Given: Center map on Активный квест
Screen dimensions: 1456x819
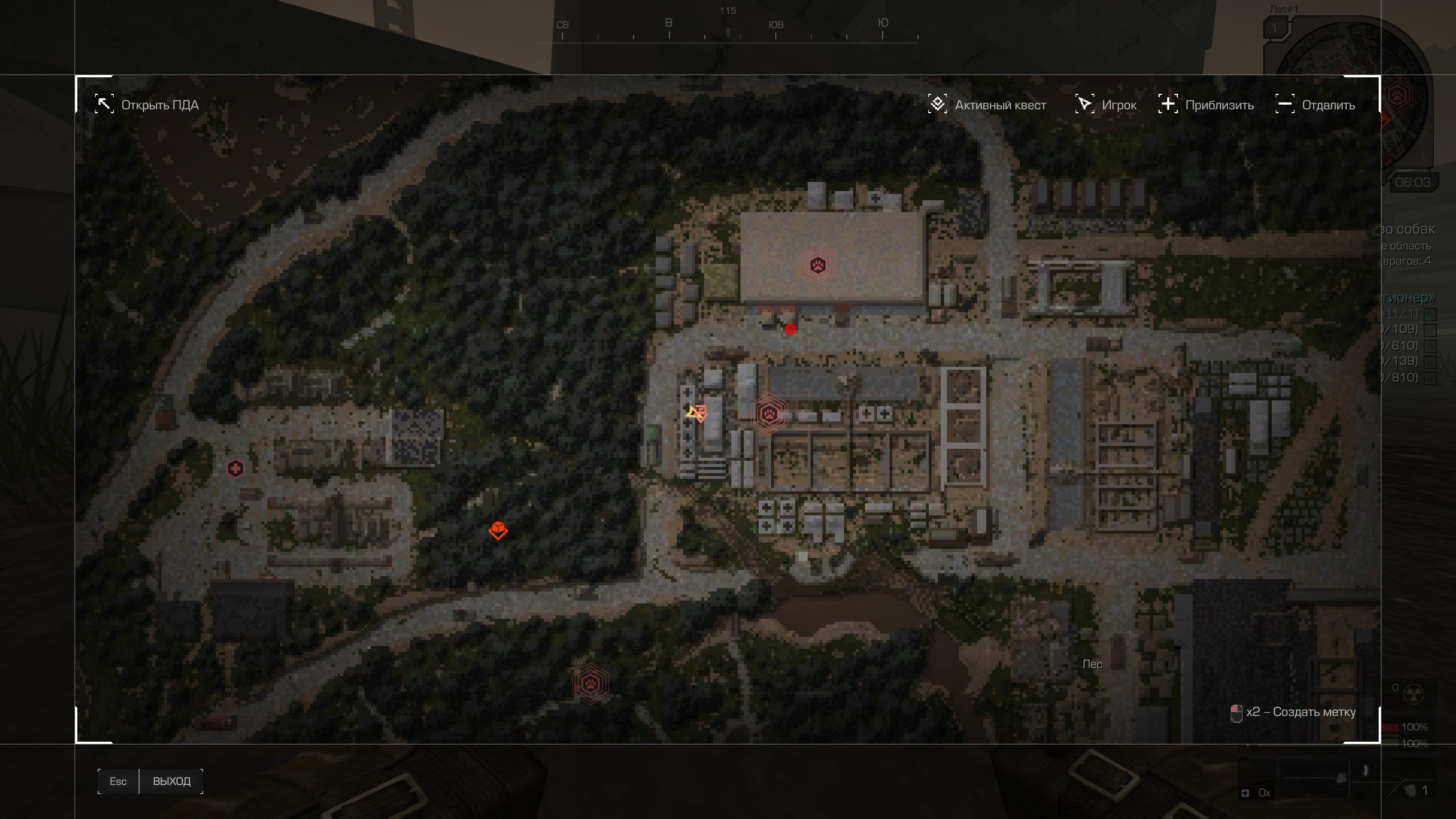Looking at the screenshot, I should pyautogui.click(x=987, y=105).
